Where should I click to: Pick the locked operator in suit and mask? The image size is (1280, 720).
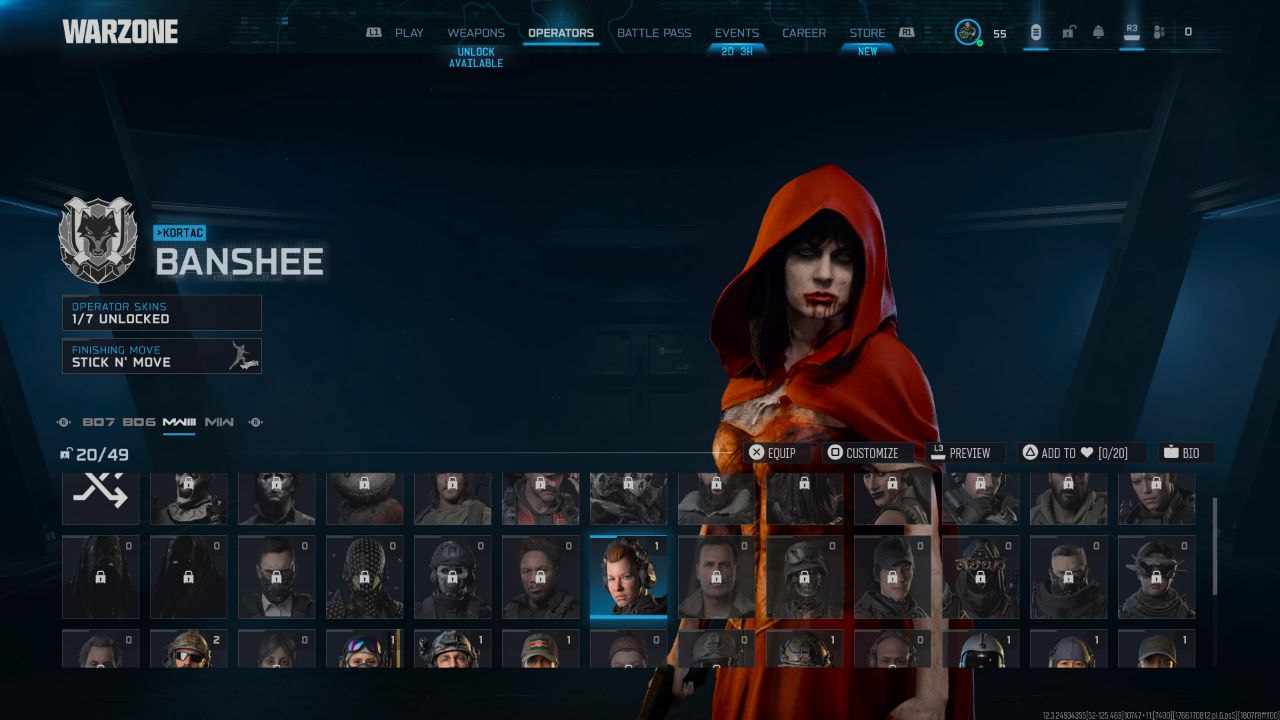click(276, 577)
